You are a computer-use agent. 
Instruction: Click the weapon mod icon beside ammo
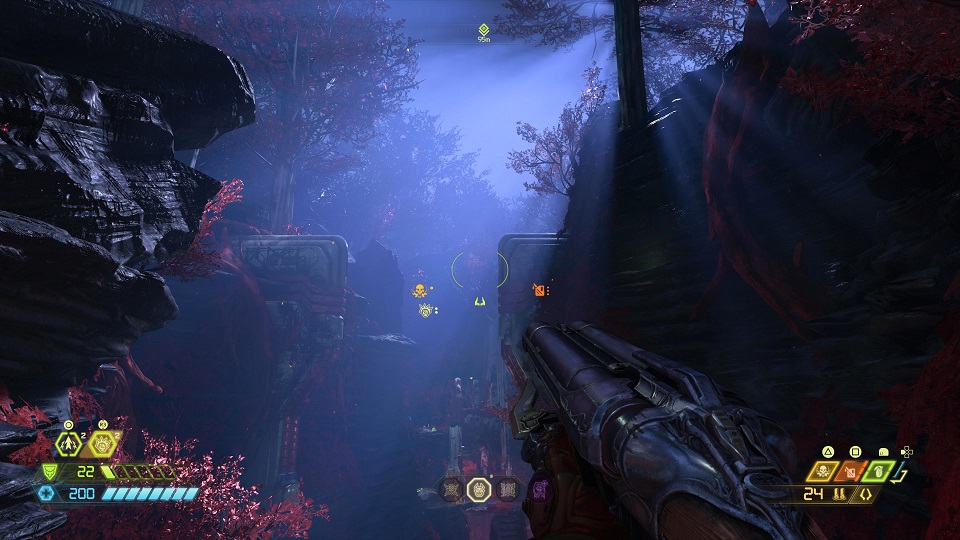tap(866, 494)
